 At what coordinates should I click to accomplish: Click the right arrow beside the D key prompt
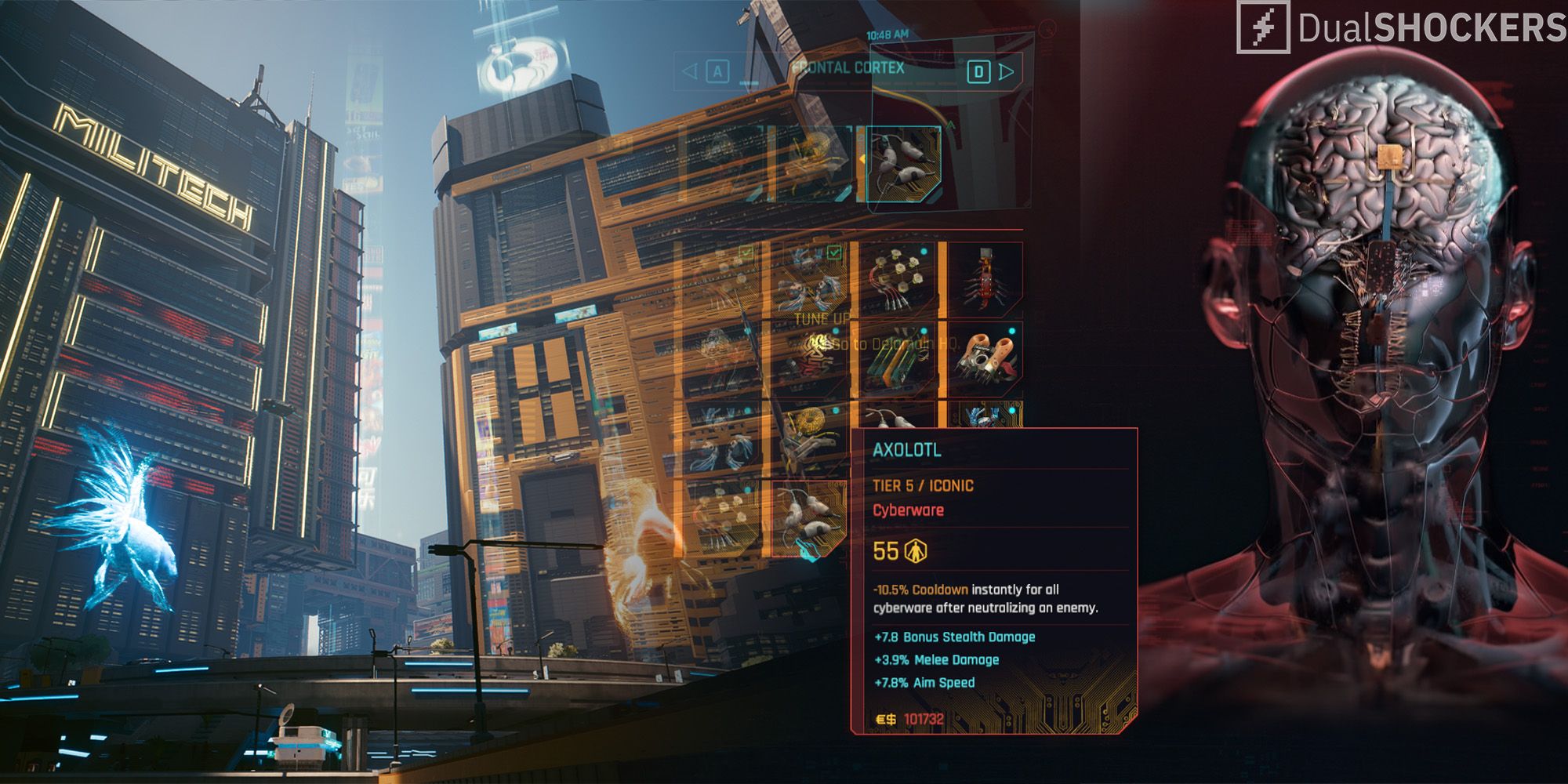[1006, 71]
